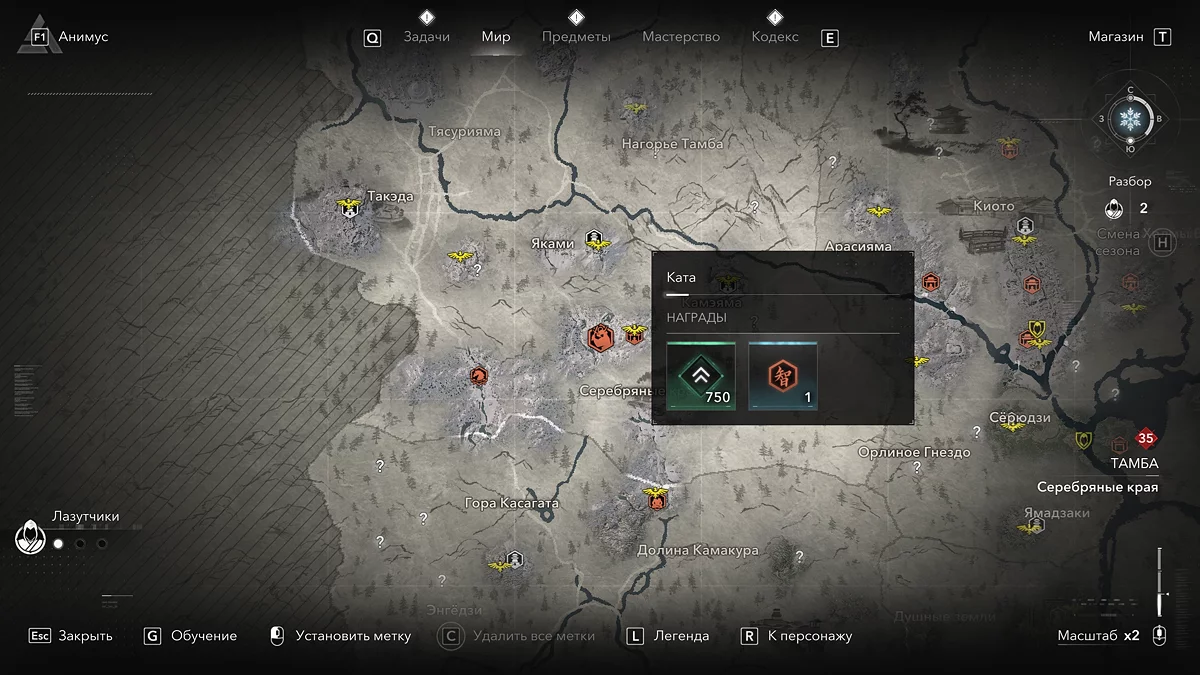The image size is (1200, 675).
Task: Choose Установить метку to place marker
Action: click(x=353, y=636)
